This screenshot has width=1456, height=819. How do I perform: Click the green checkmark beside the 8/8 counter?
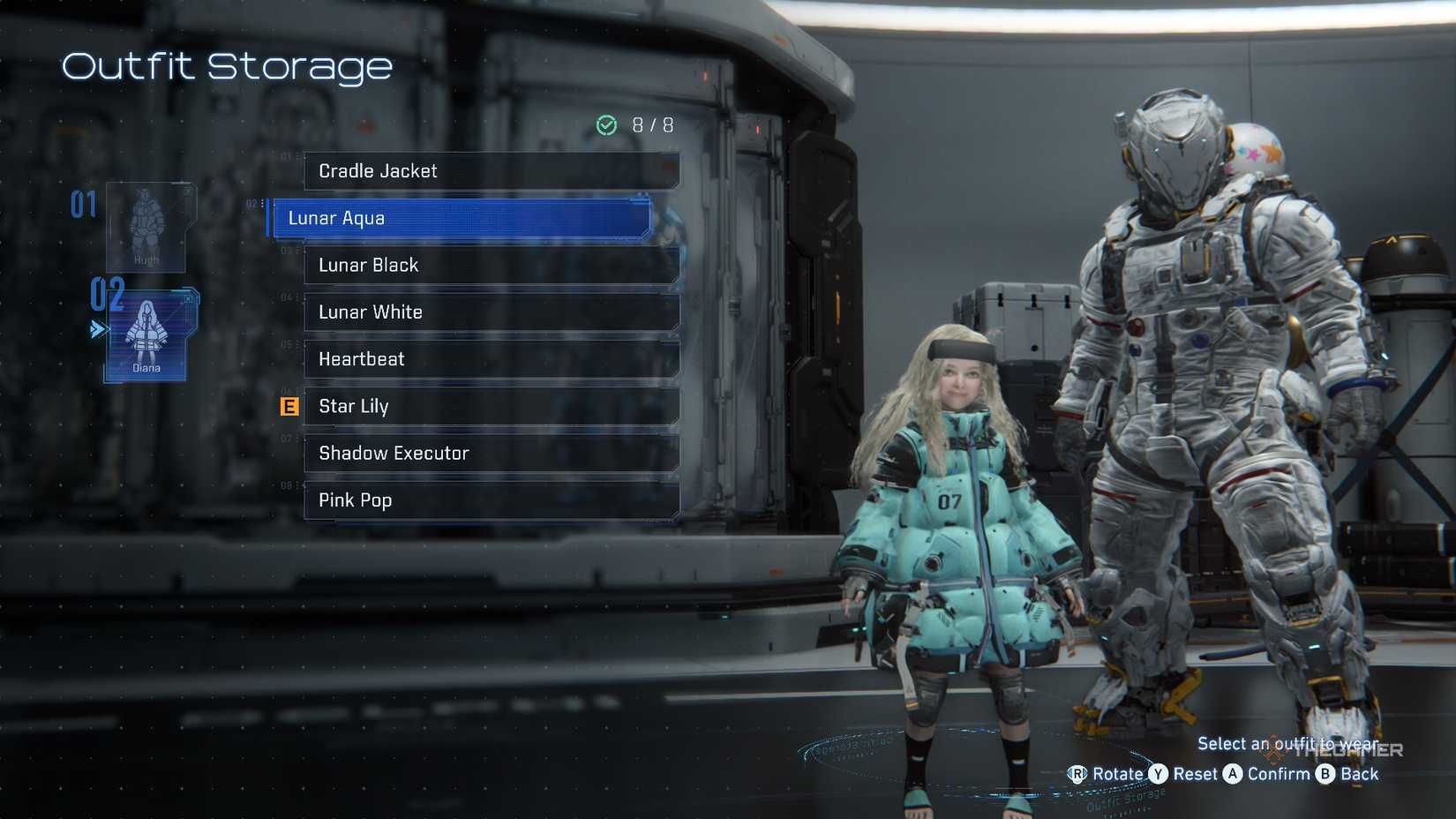click(606, 125)
